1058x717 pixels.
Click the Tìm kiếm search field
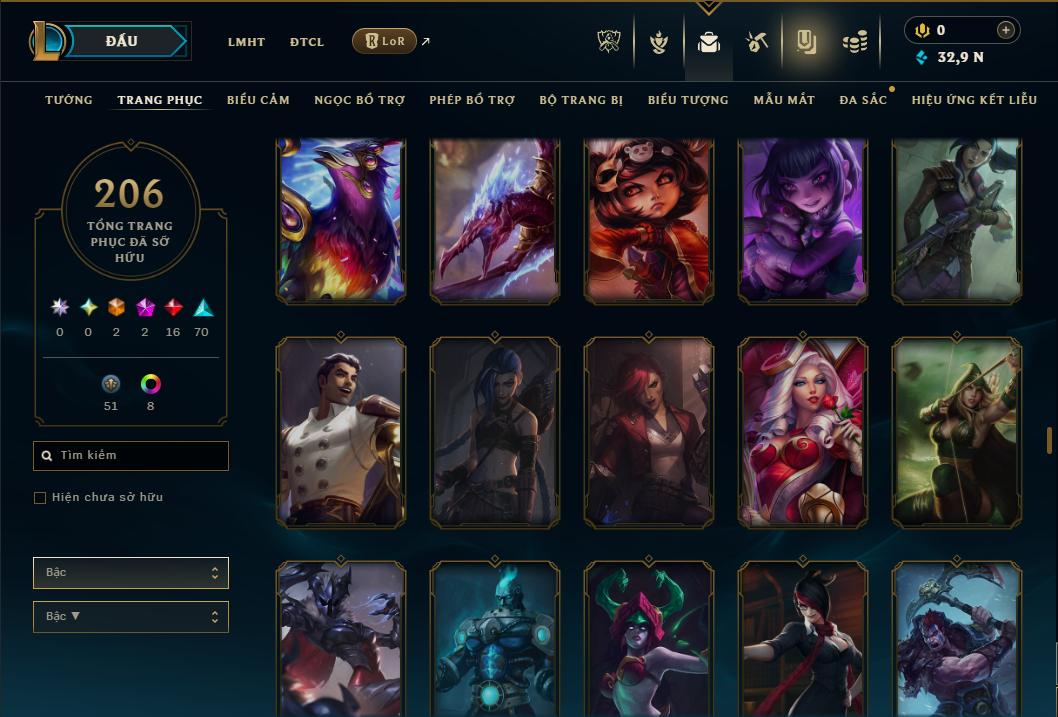[x=131, y=456]
